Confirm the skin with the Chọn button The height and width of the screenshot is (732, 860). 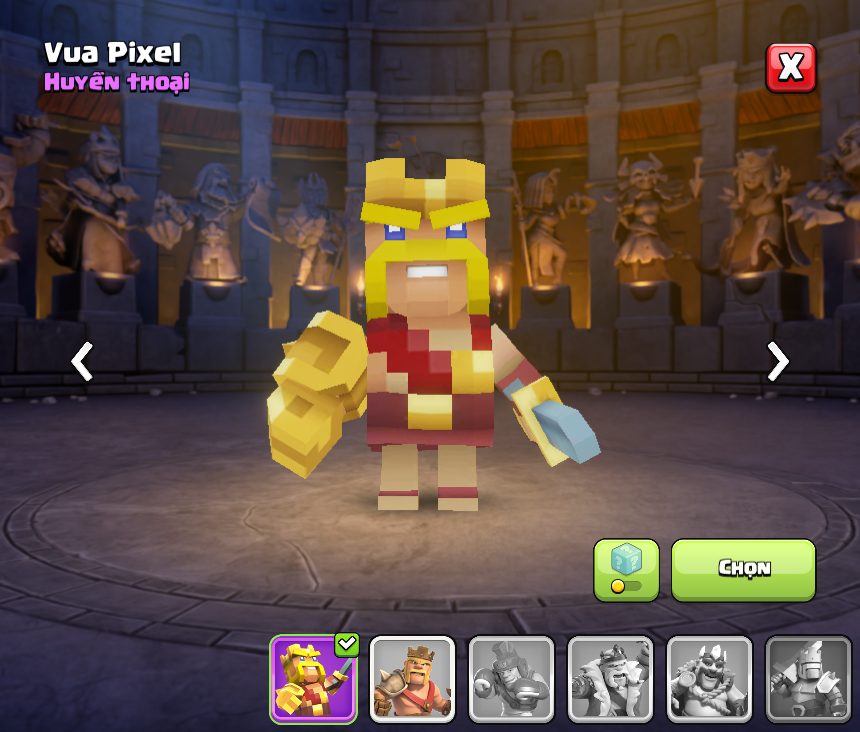[743, 569]
